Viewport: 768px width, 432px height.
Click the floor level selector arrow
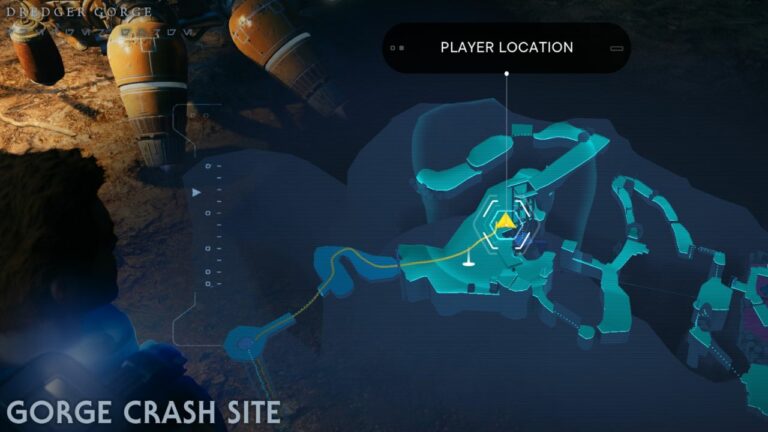tap(196, 191)
